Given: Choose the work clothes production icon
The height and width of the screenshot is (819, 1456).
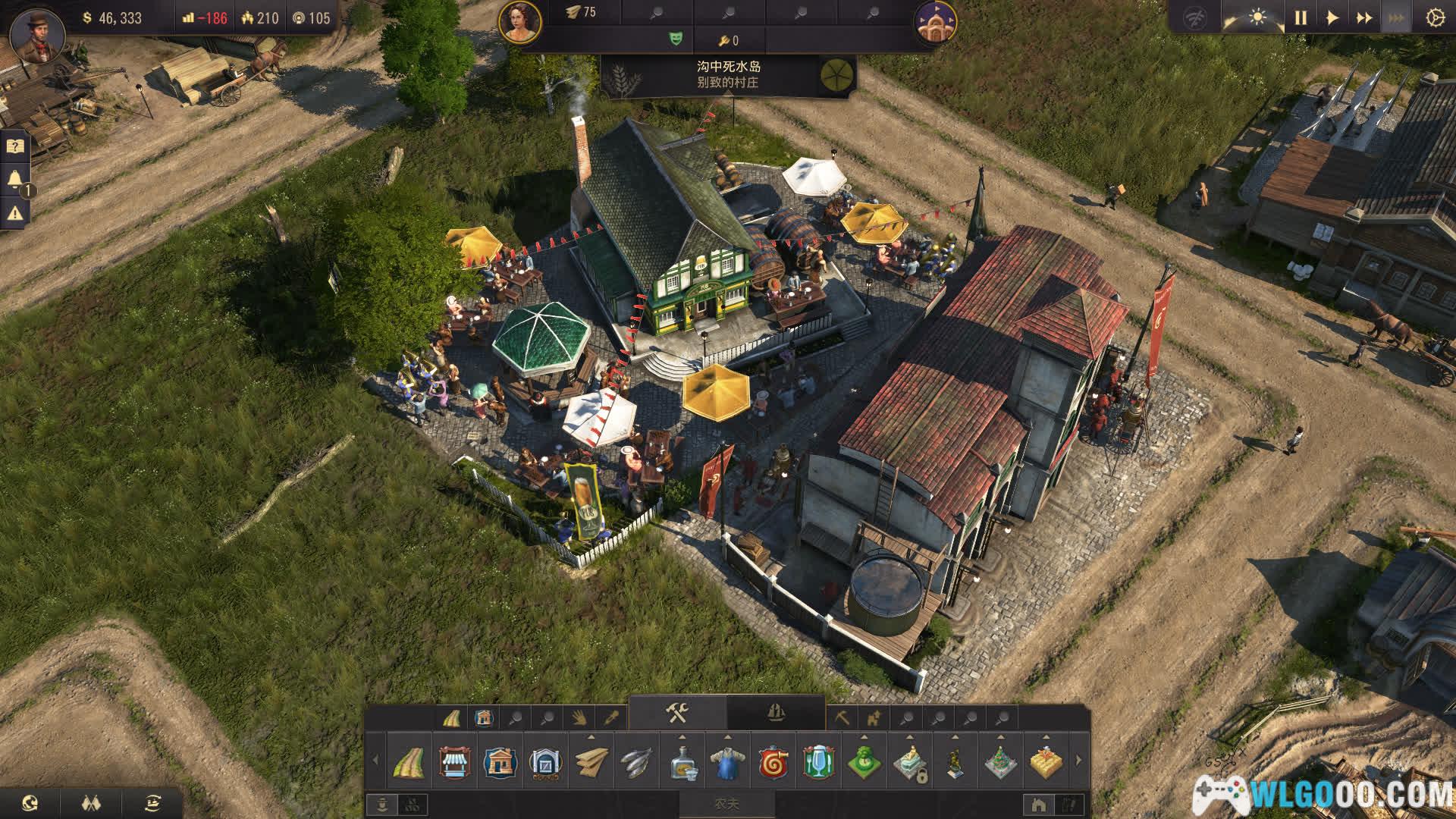Looking at the screenshot, I should point(727,762).
